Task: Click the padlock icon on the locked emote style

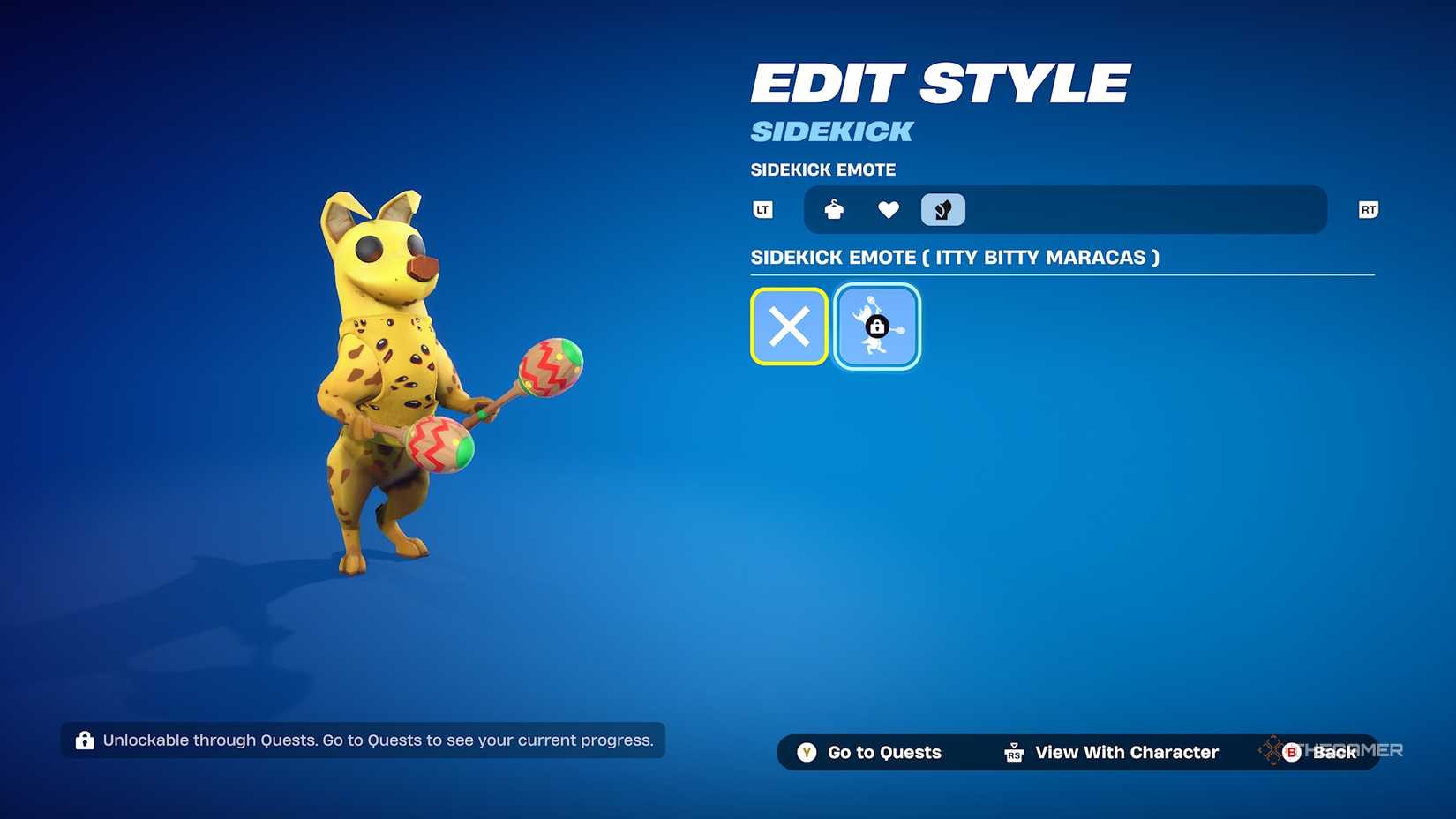Action: point(876,327)
